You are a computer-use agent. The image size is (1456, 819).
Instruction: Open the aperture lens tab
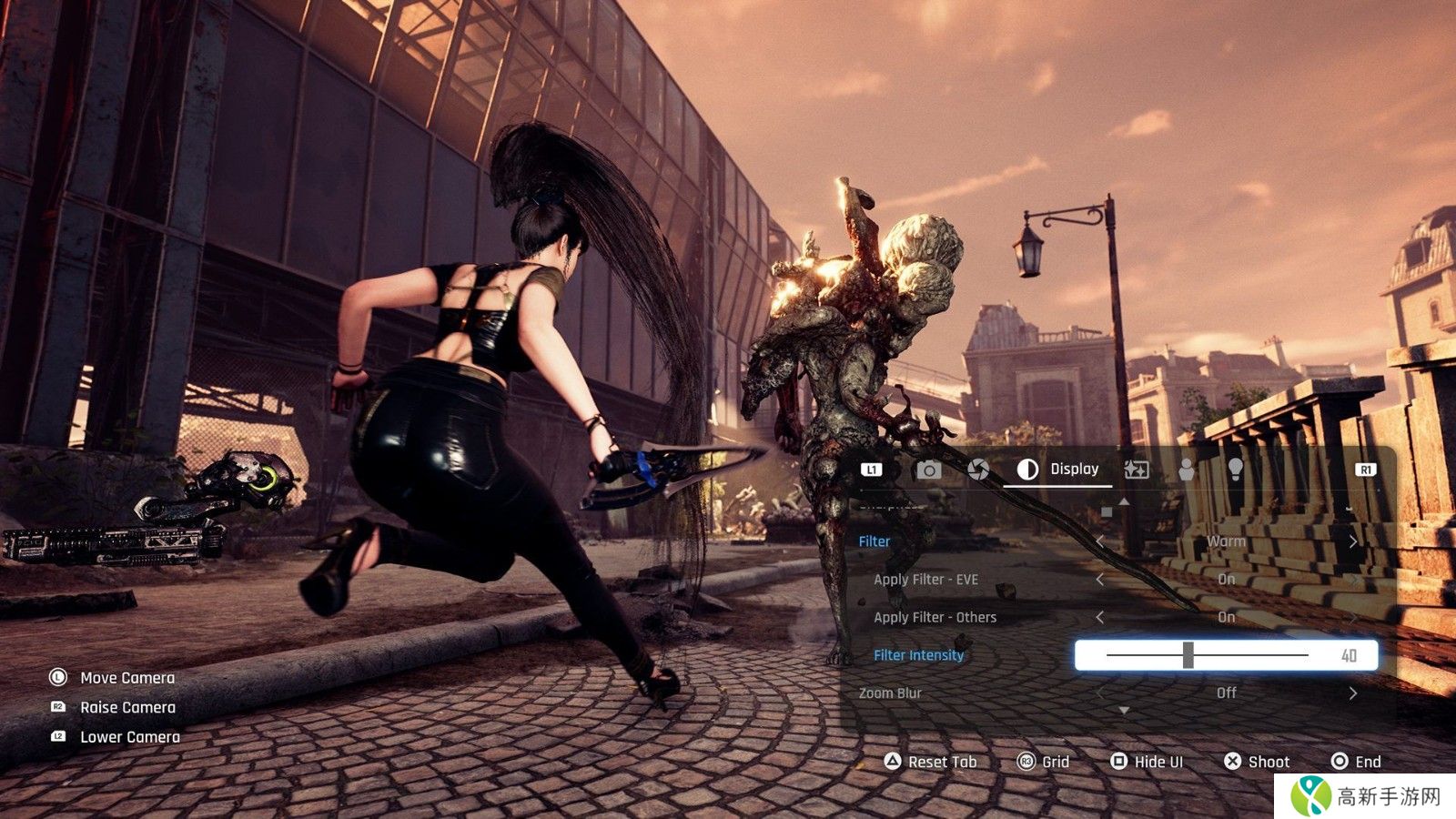click(978, 470)
